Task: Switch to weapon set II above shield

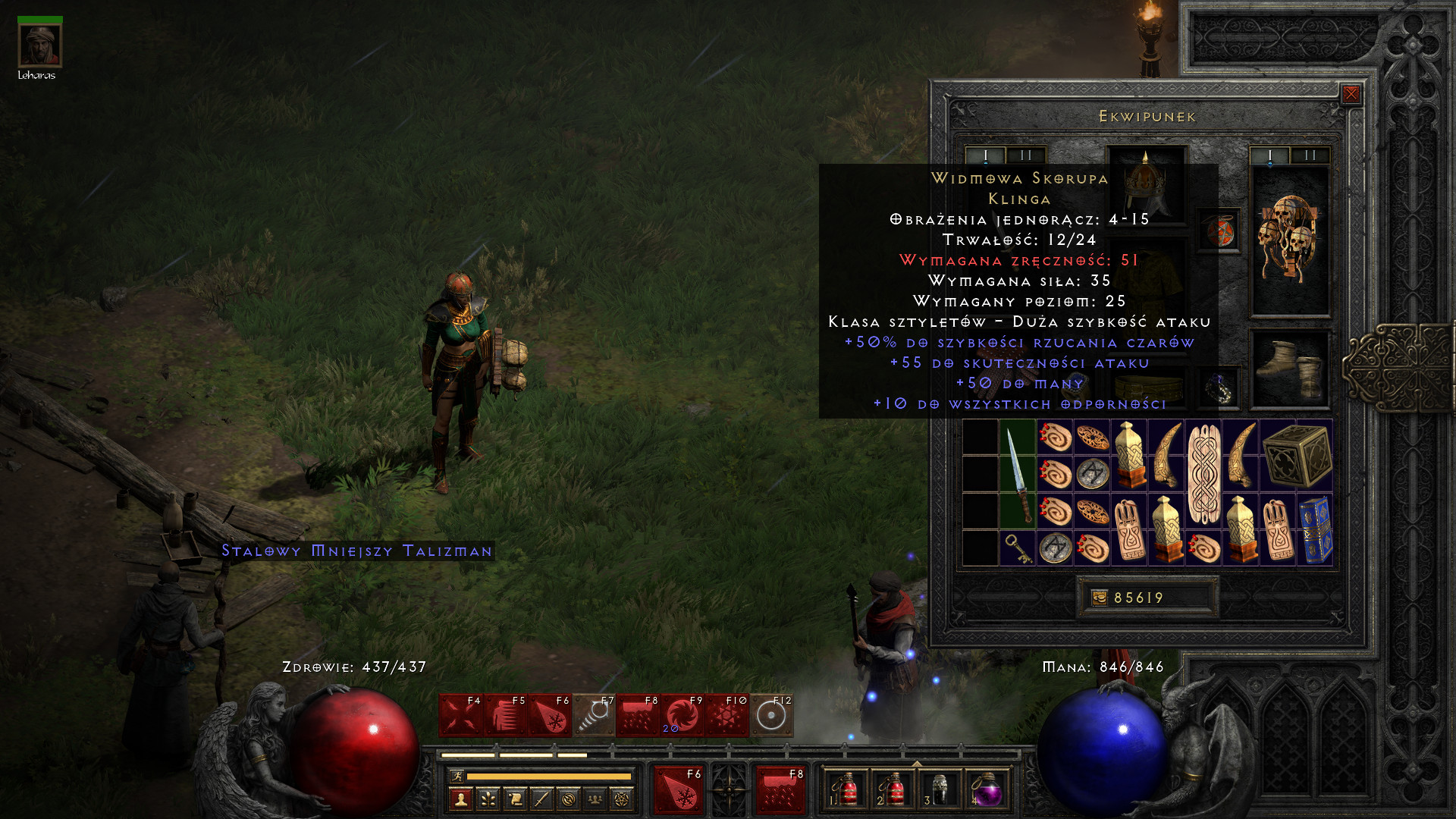Action: [1310, 155]
